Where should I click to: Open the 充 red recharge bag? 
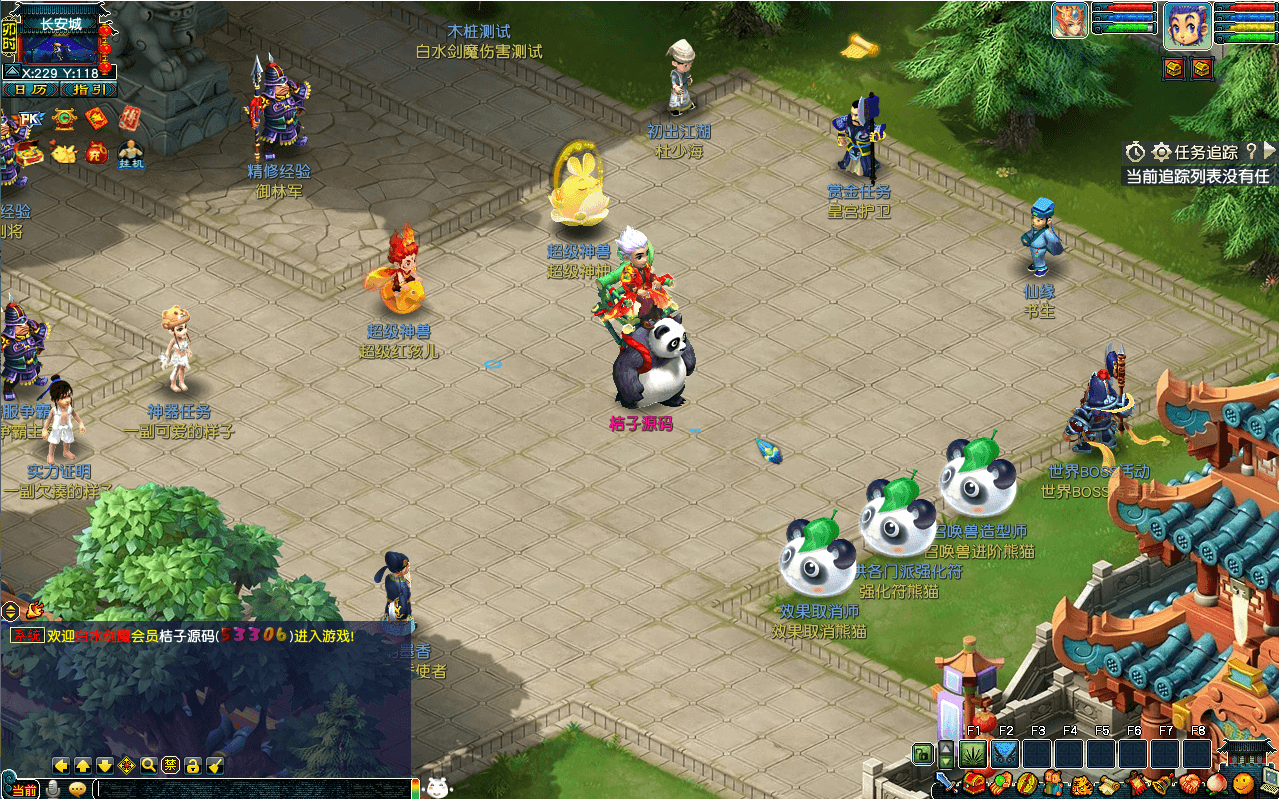click(96, 153)
